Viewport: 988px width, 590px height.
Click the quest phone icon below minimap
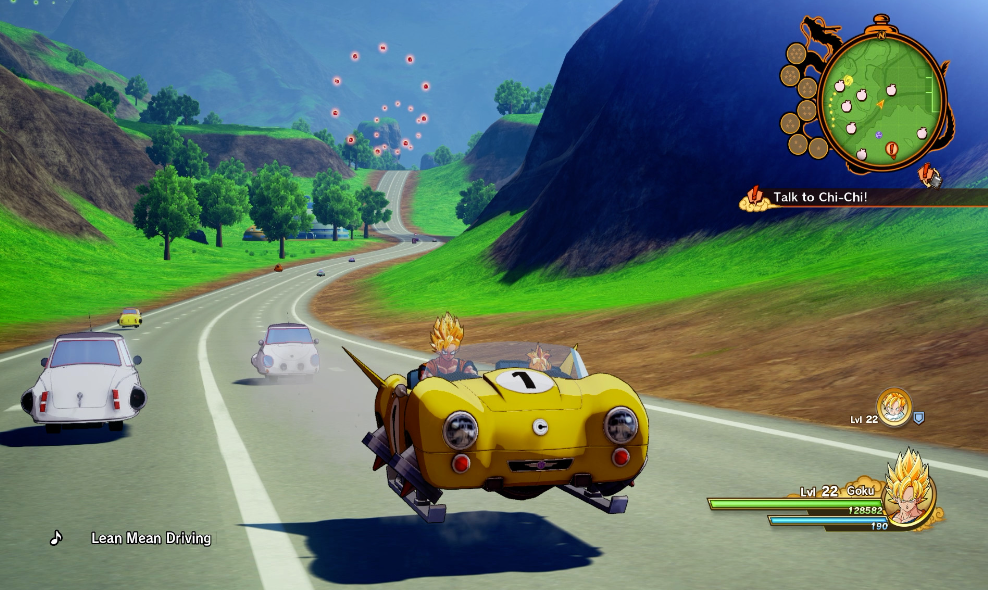coord(930,176)
